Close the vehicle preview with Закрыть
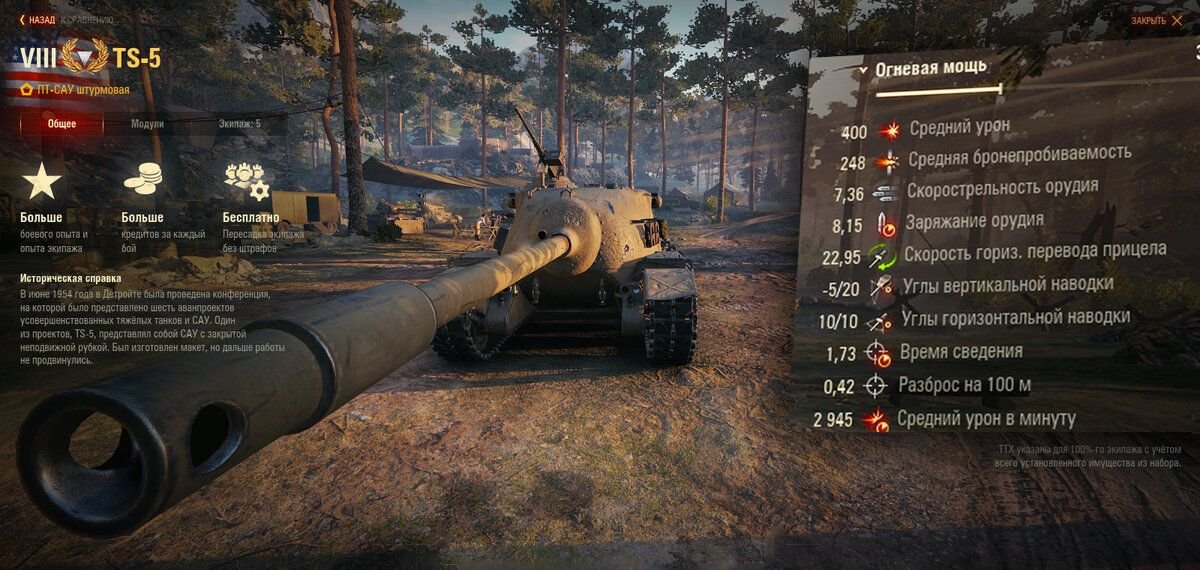1200x570 pixels. (x=1155, y=20)
